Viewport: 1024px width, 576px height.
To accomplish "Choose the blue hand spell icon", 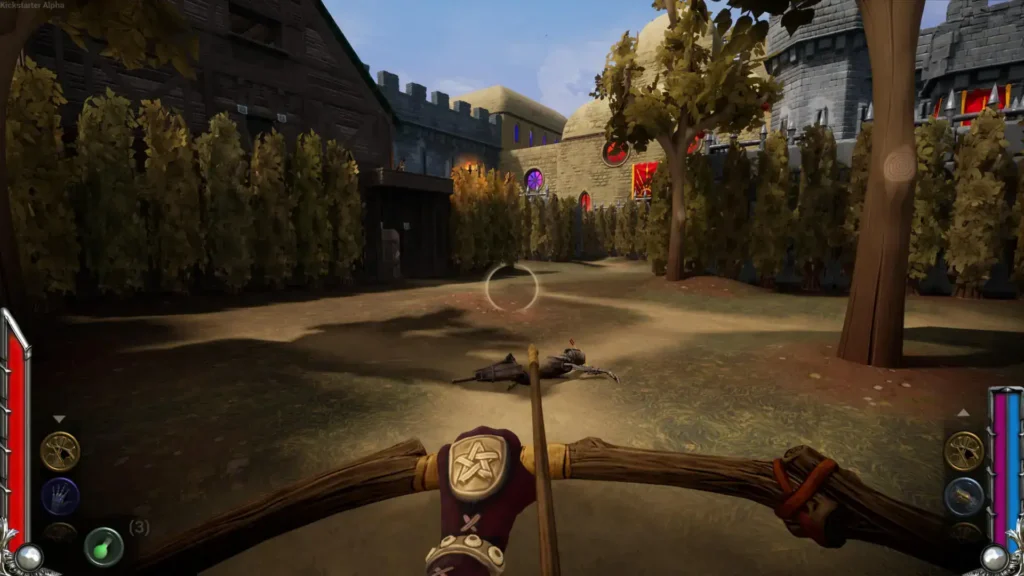I will click(60, 496).
